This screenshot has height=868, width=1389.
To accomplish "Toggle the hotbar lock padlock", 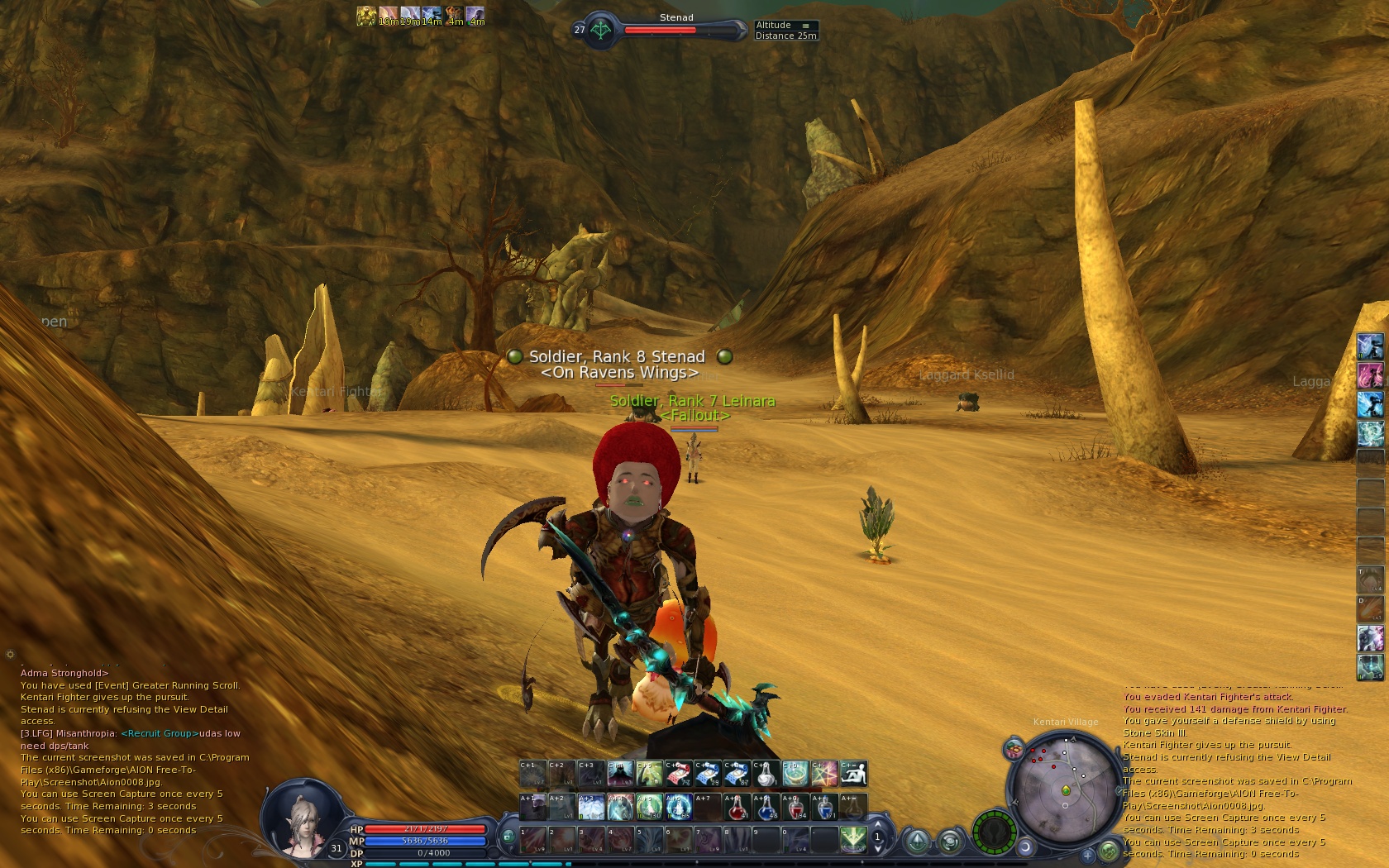I will (x=508, y=837).
